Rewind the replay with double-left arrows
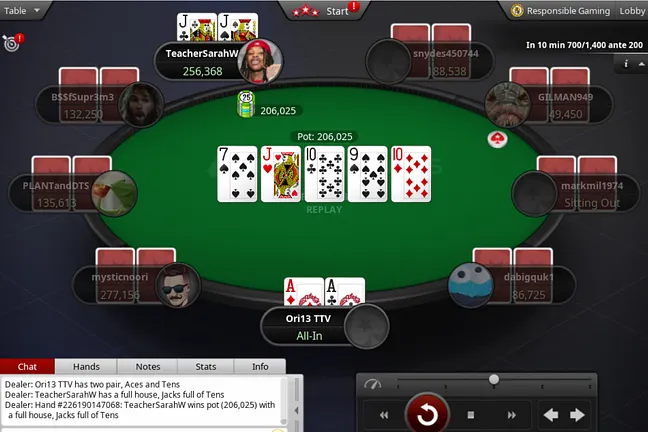 pyautogui.click(x=383, y=414)
